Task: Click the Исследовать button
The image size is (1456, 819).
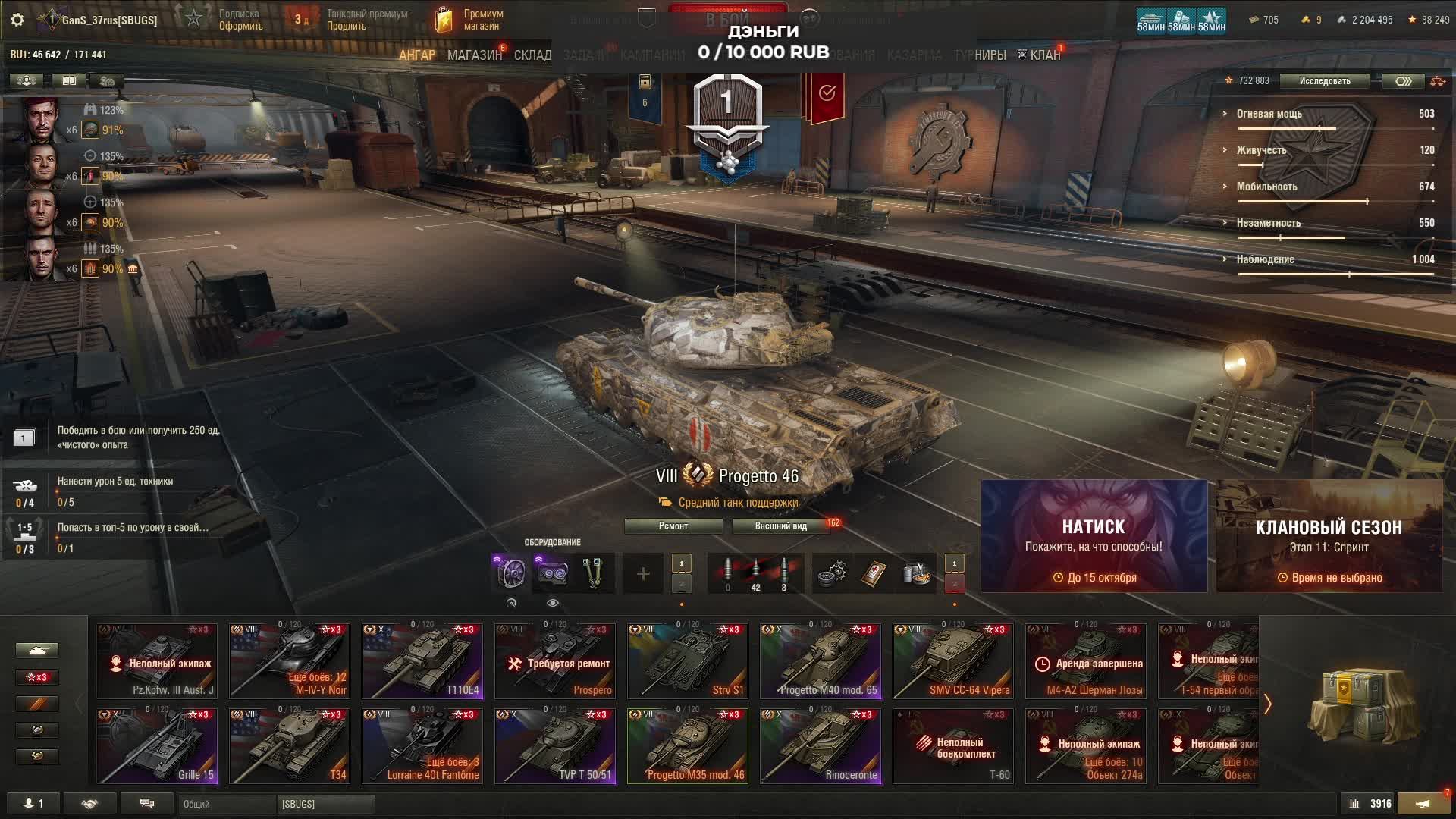Action: 1324,81
